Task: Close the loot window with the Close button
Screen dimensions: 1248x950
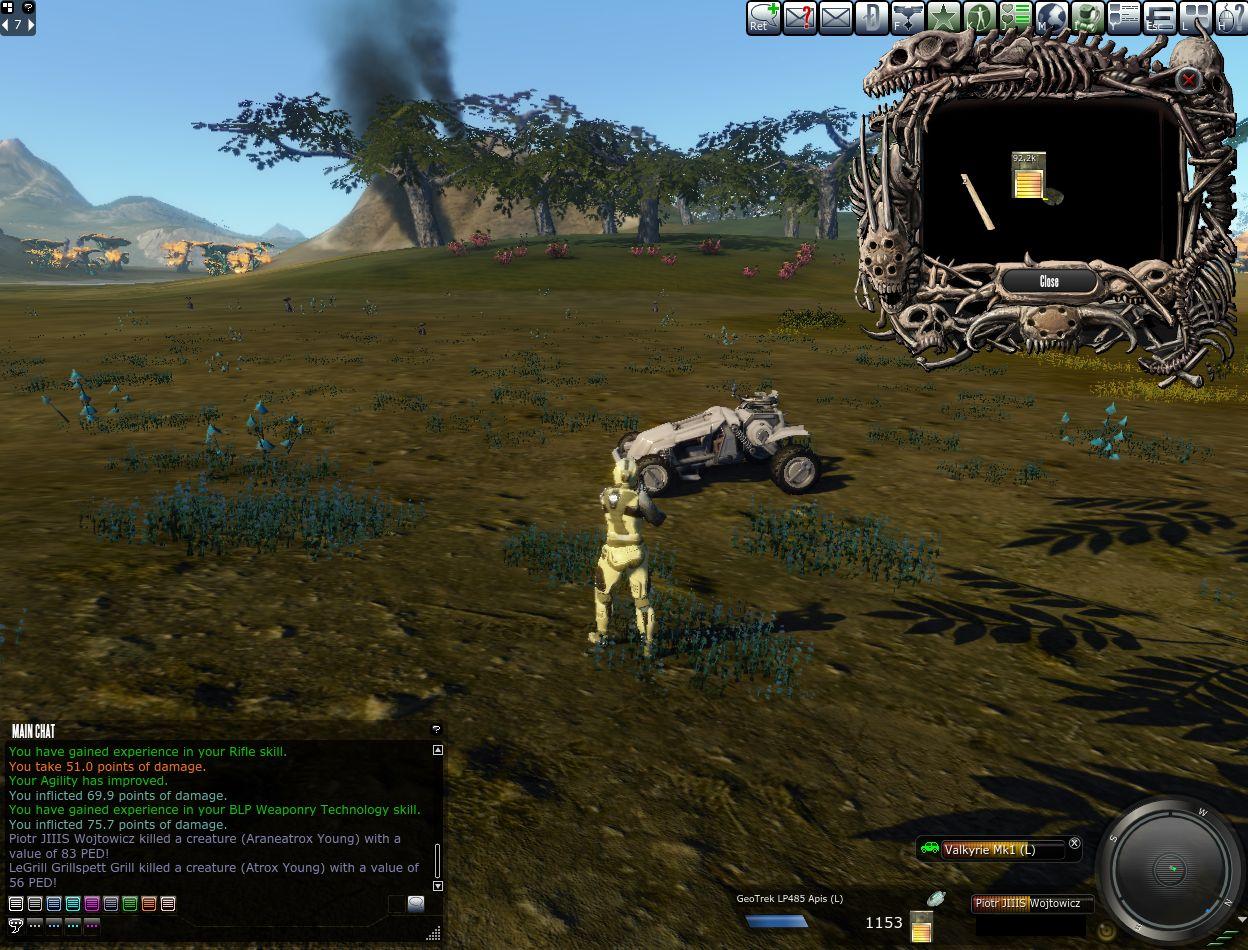Action: tap(1049, 281)
